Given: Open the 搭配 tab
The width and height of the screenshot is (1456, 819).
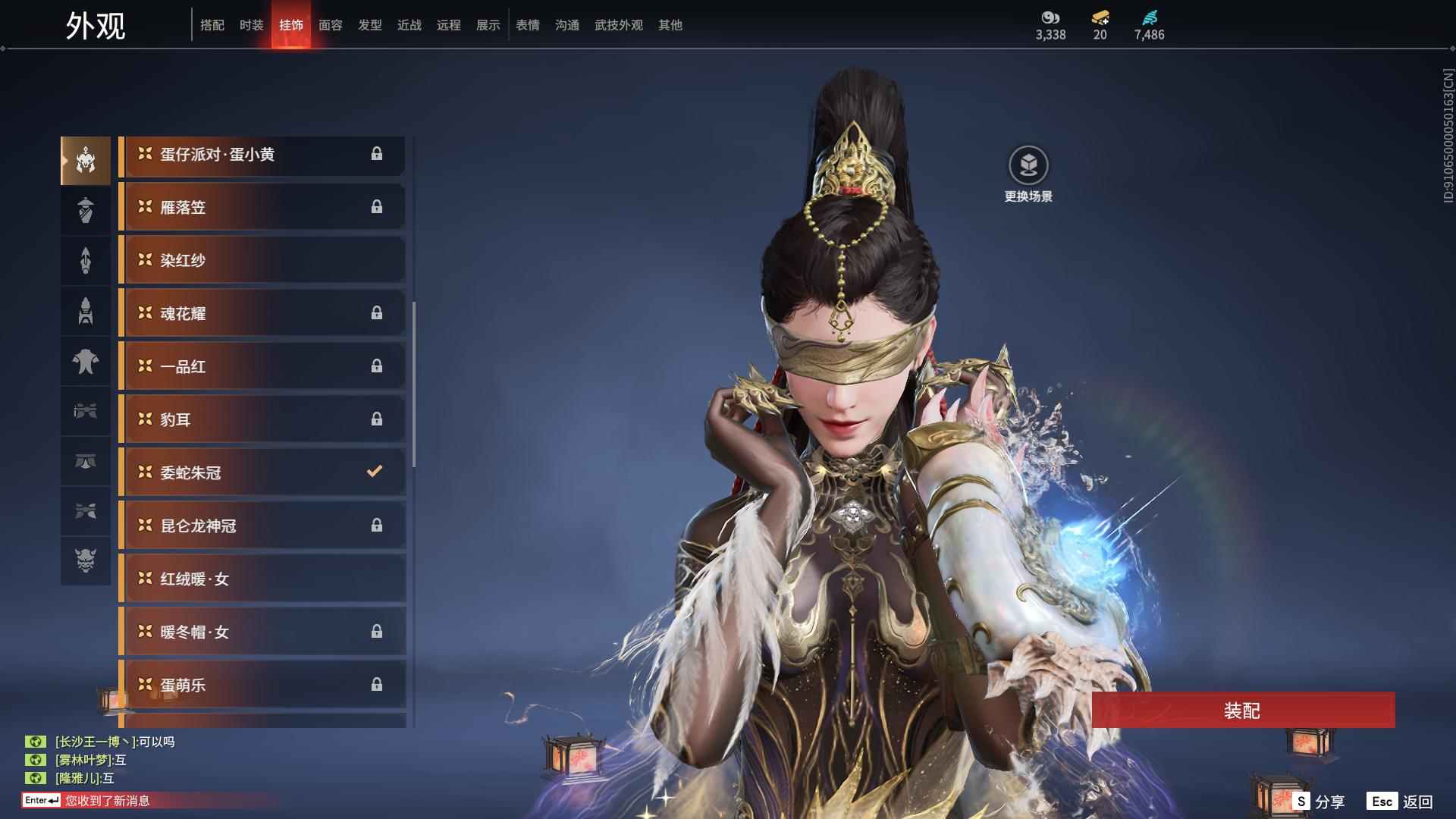Looking at the screenshot, I should (x=212, y=25).
